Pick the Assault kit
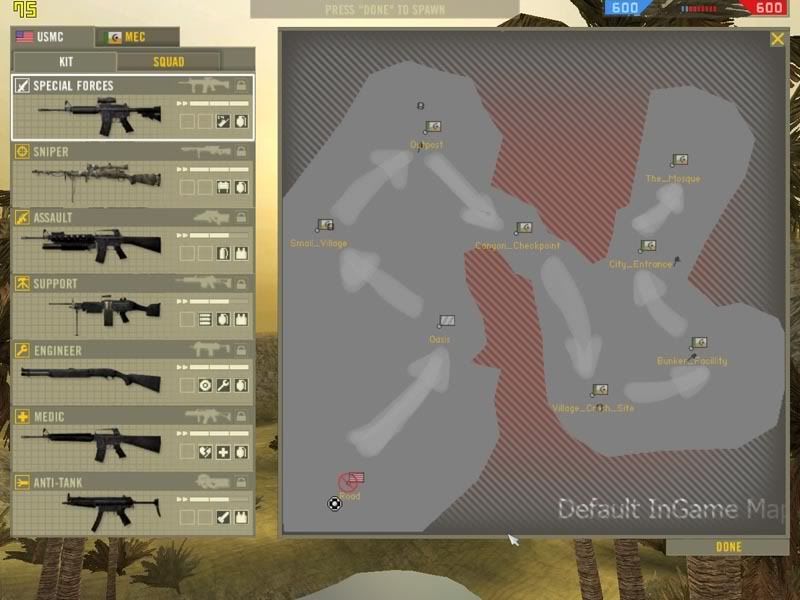The width and height of the screenshot is (800, 600). coord(132,240)
